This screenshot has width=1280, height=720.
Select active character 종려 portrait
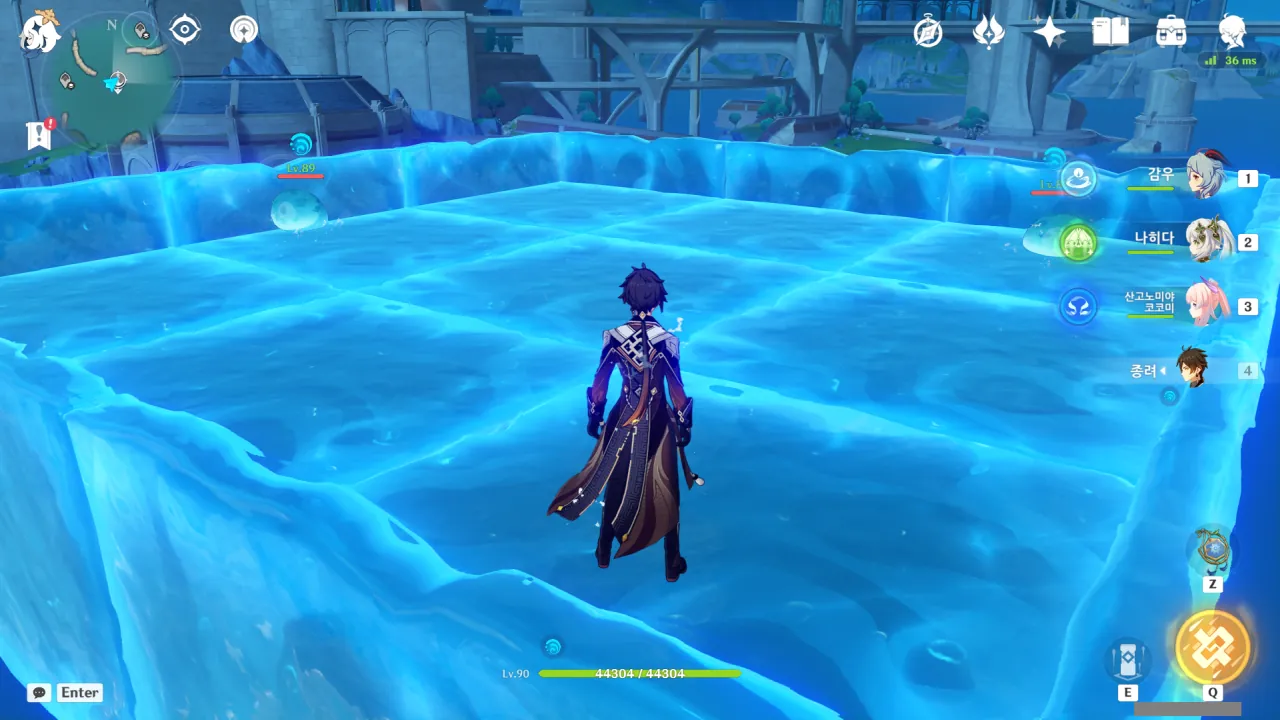[1191, 369]
